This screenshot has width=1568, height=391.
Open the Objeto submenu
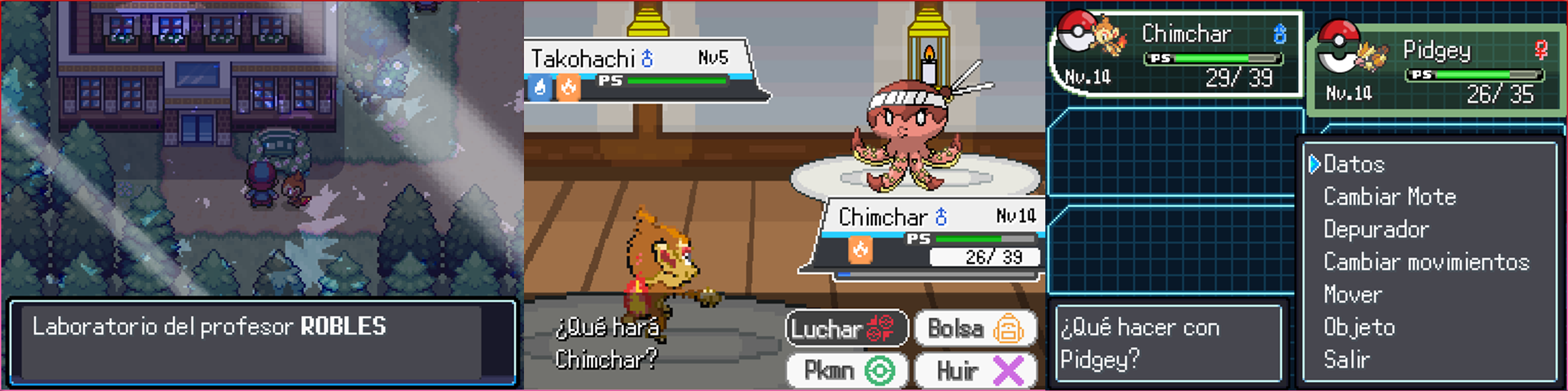coord(1359,327)
